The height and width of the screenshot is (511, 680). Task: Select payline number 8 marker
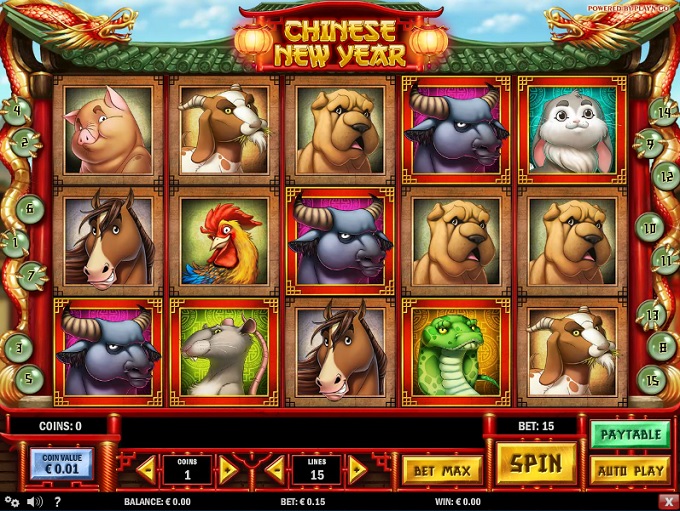pyautogui.click(x=662, y=346)
